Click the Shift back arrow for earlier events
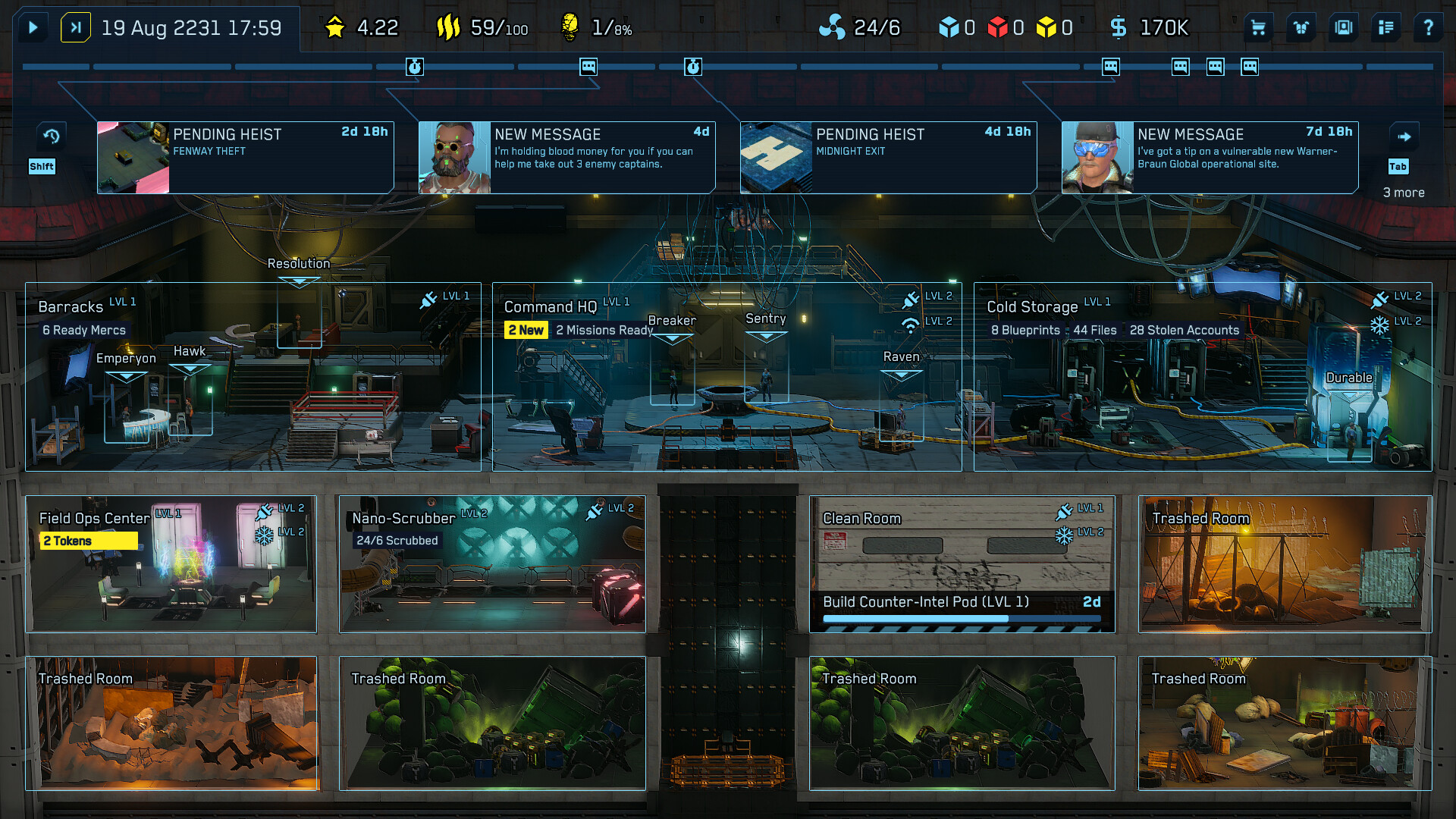The height and width of the screenshot is (819, 1456). tap(51, 135)
